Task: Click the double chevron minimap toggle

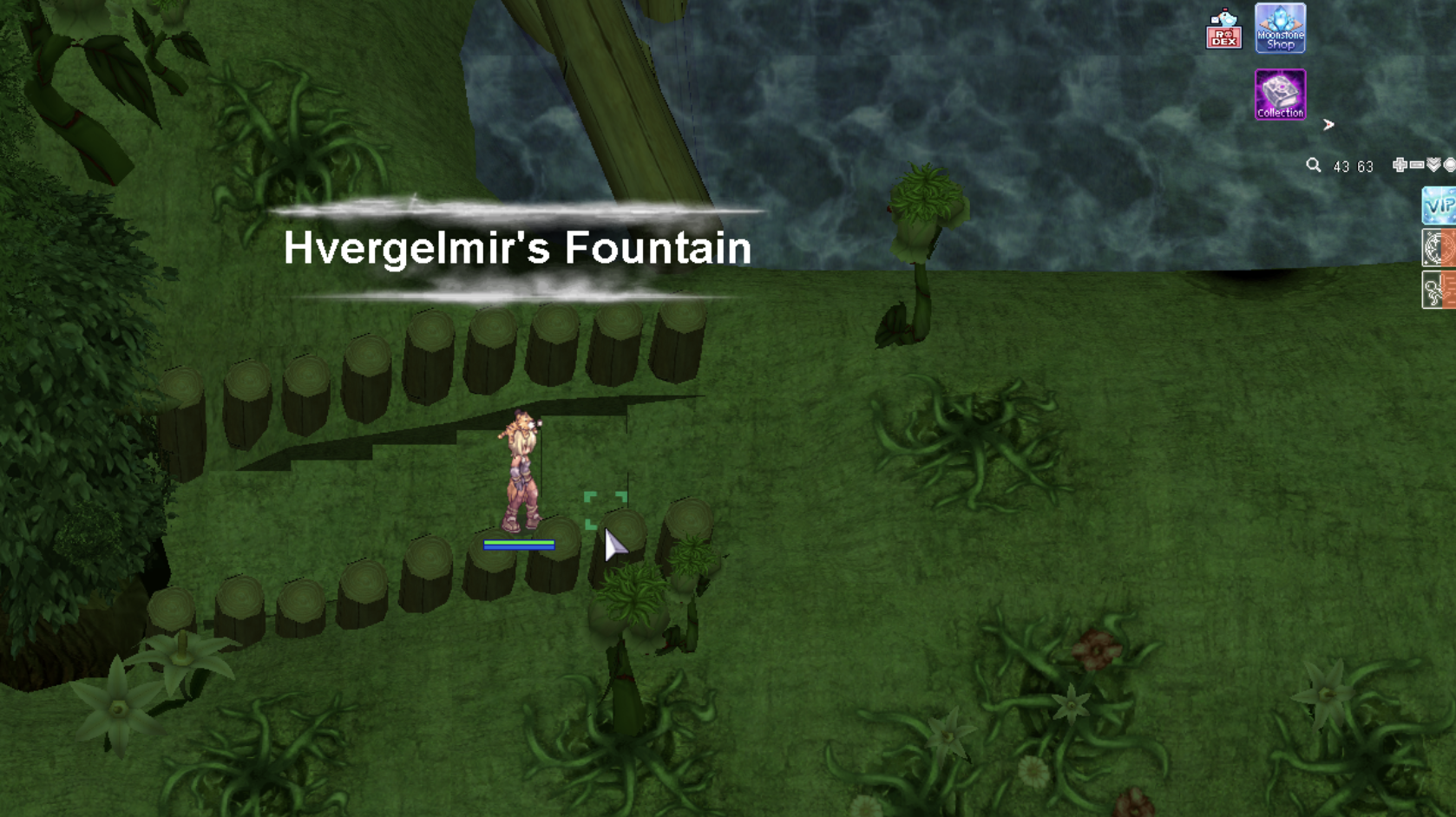Action: [x=1433, y=165]
